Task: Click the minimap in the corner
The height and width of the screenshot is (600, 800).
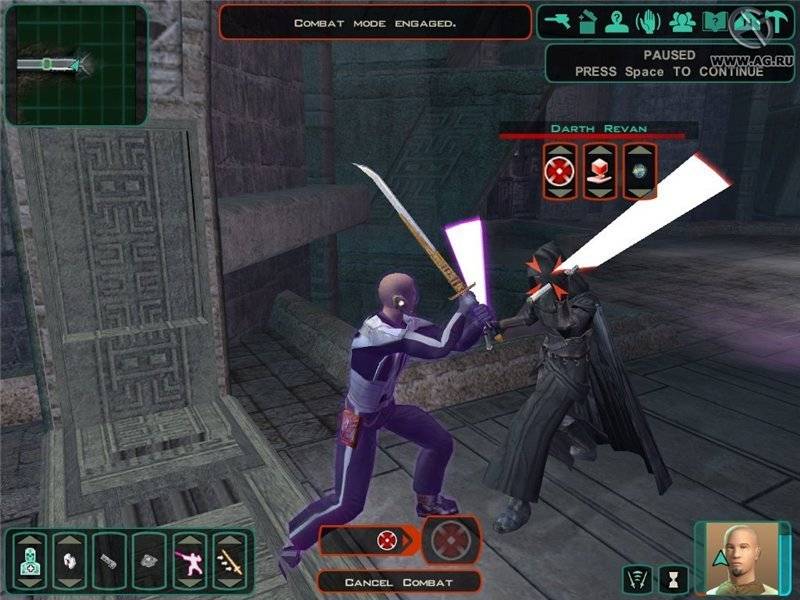Action: tap(76, 64)
